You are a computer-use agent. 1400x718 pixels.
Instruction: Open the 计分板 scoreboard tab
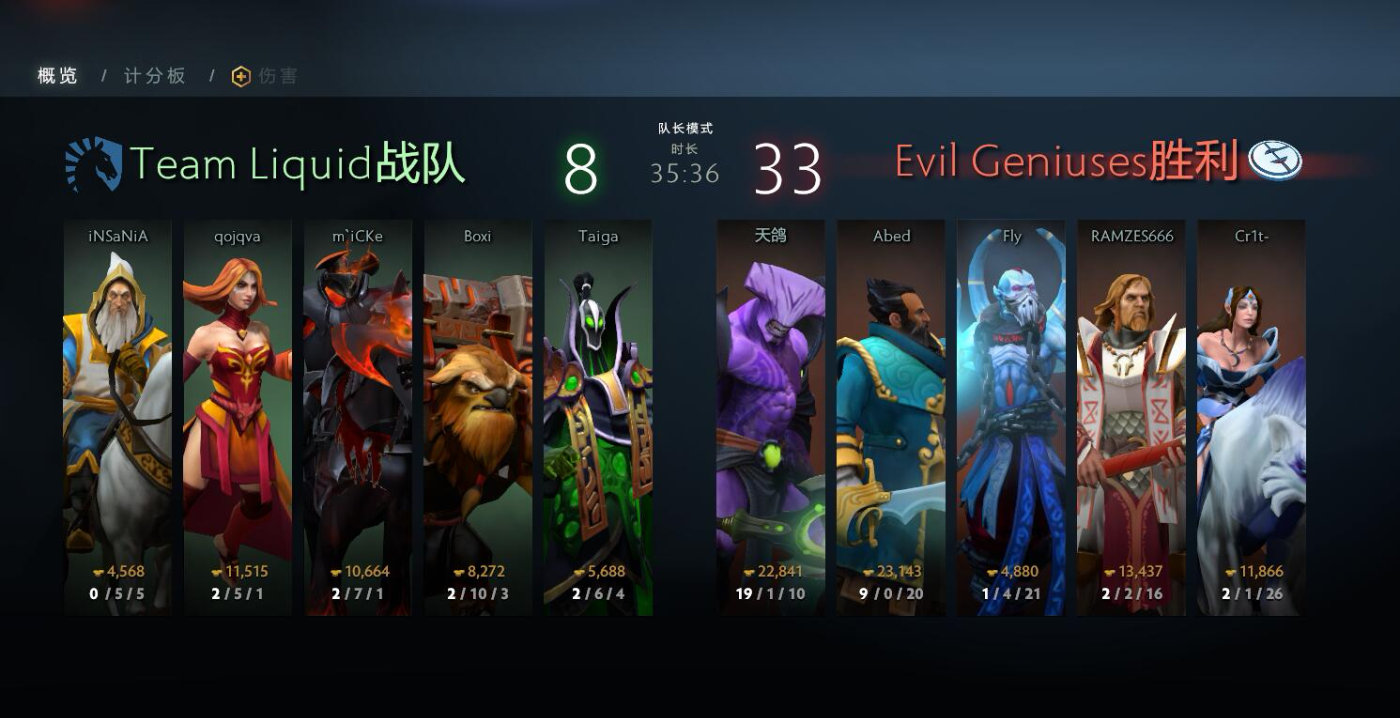tap(155, 76)
